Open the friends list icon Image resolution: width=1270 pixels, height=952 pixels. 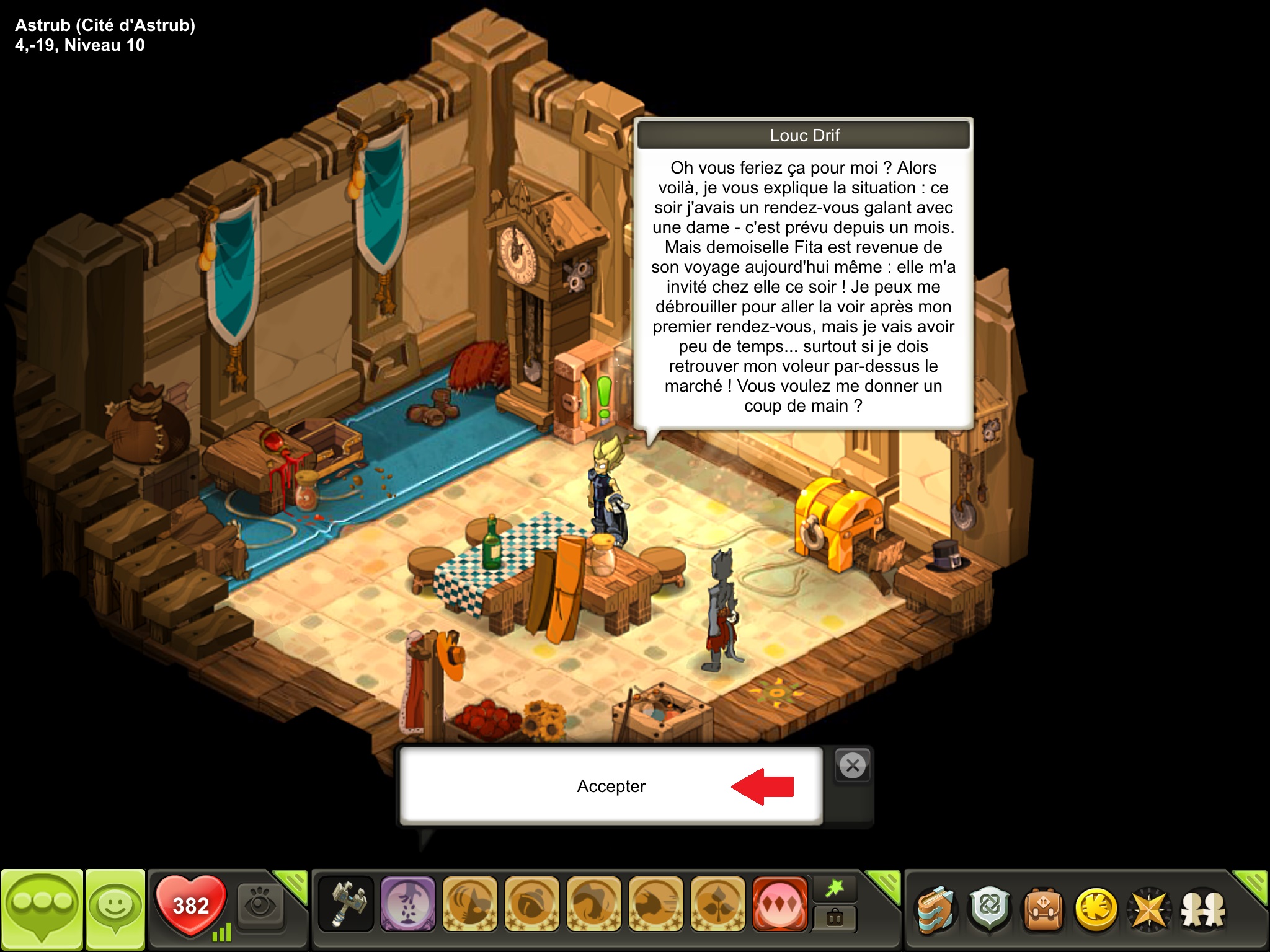[1203, 910]
